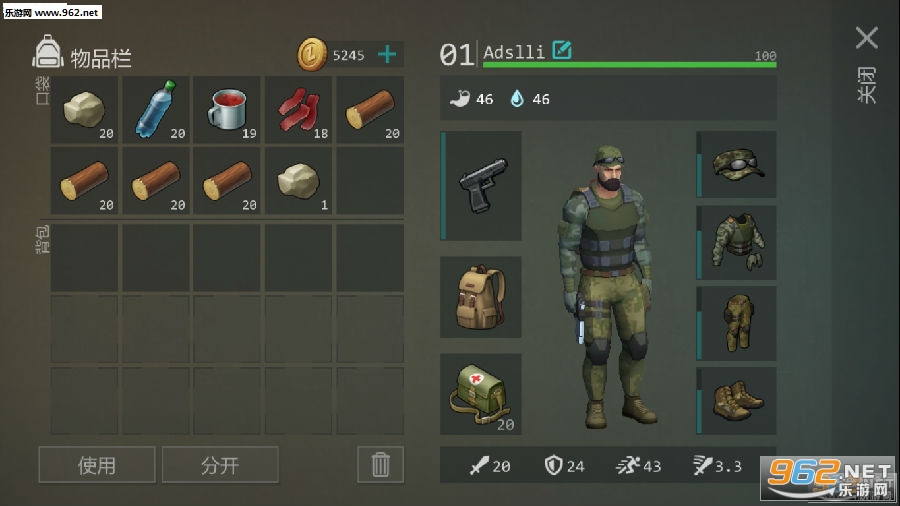Select the camo pants equipment slot
The width and height of the screenshot is (900, 506).
(x=738, y=321)
